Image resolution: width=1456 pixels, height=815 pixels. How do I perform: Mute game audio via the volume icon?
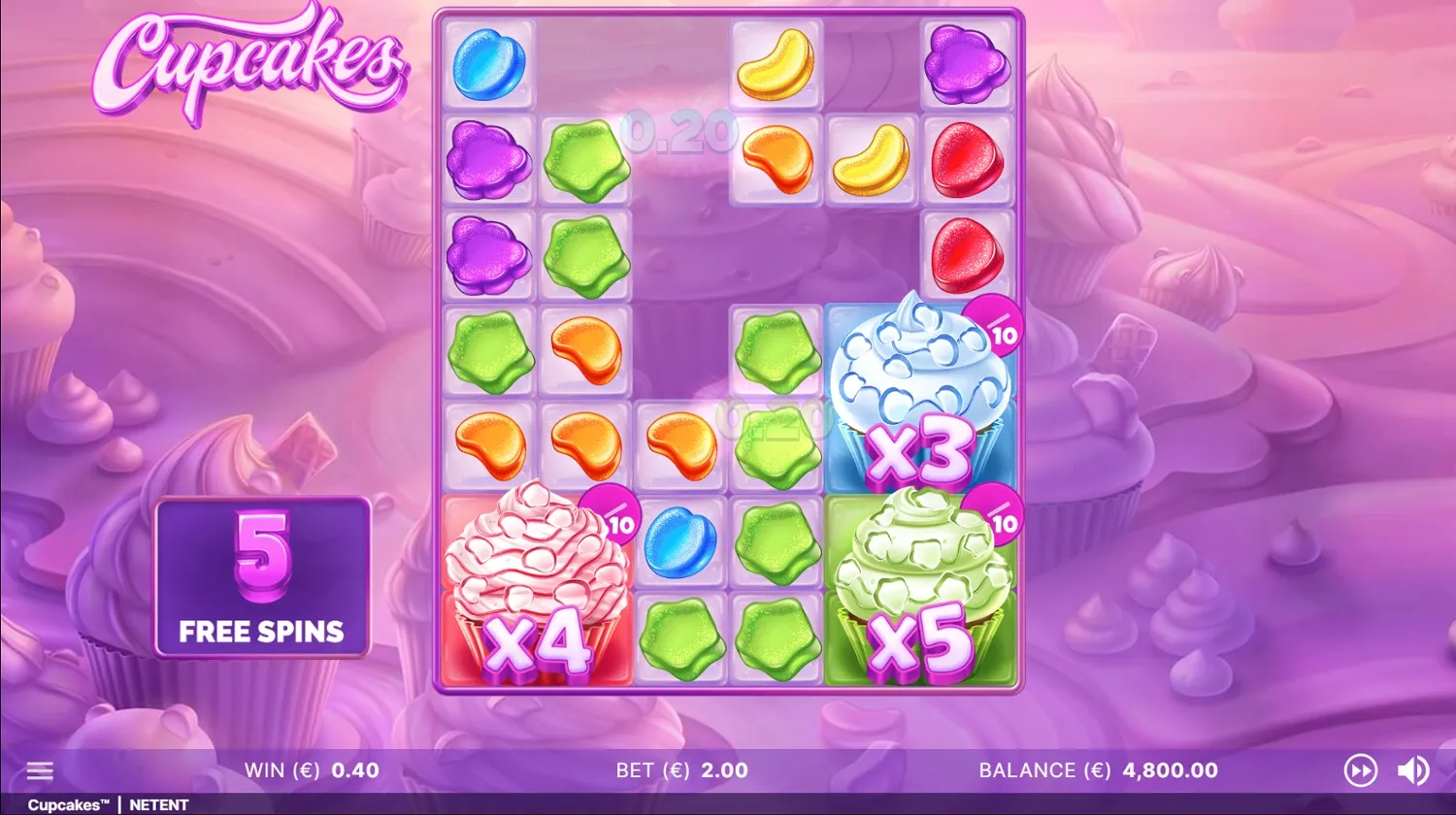click(x=1412, y=769)
